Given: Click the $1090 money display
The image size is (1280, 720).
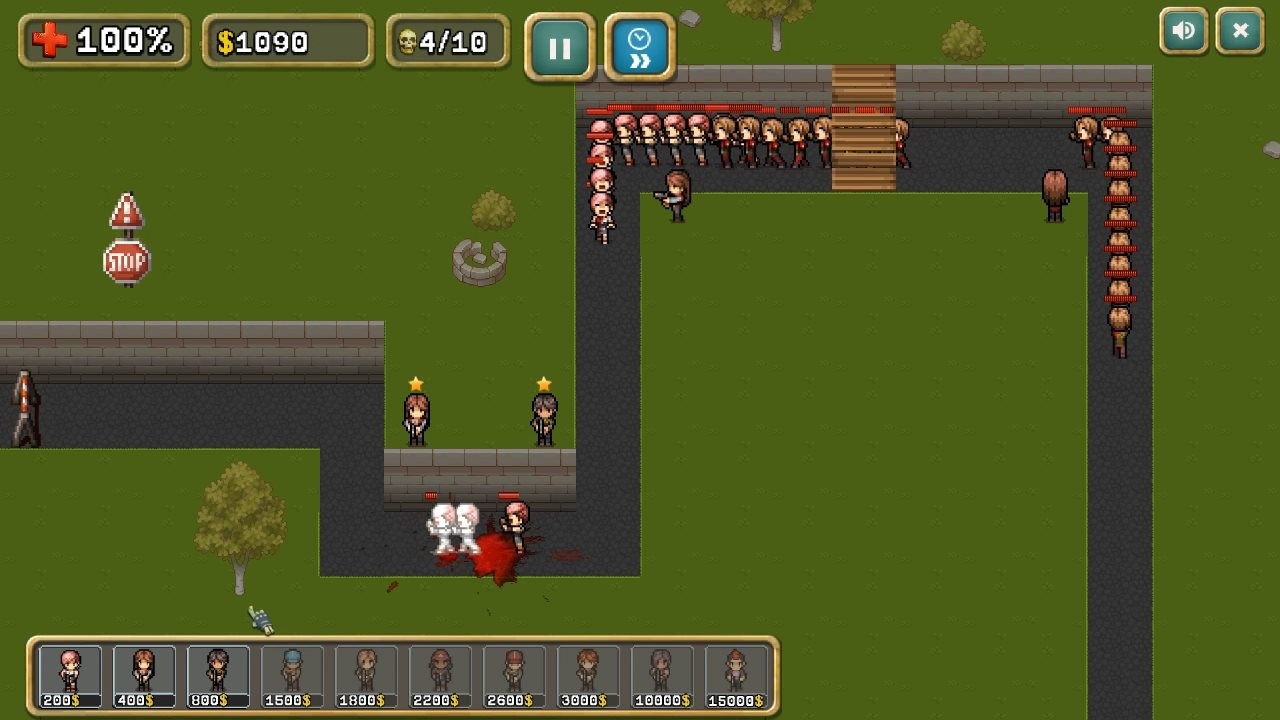Looking at the screenshot, I should [x=285, y=38].
